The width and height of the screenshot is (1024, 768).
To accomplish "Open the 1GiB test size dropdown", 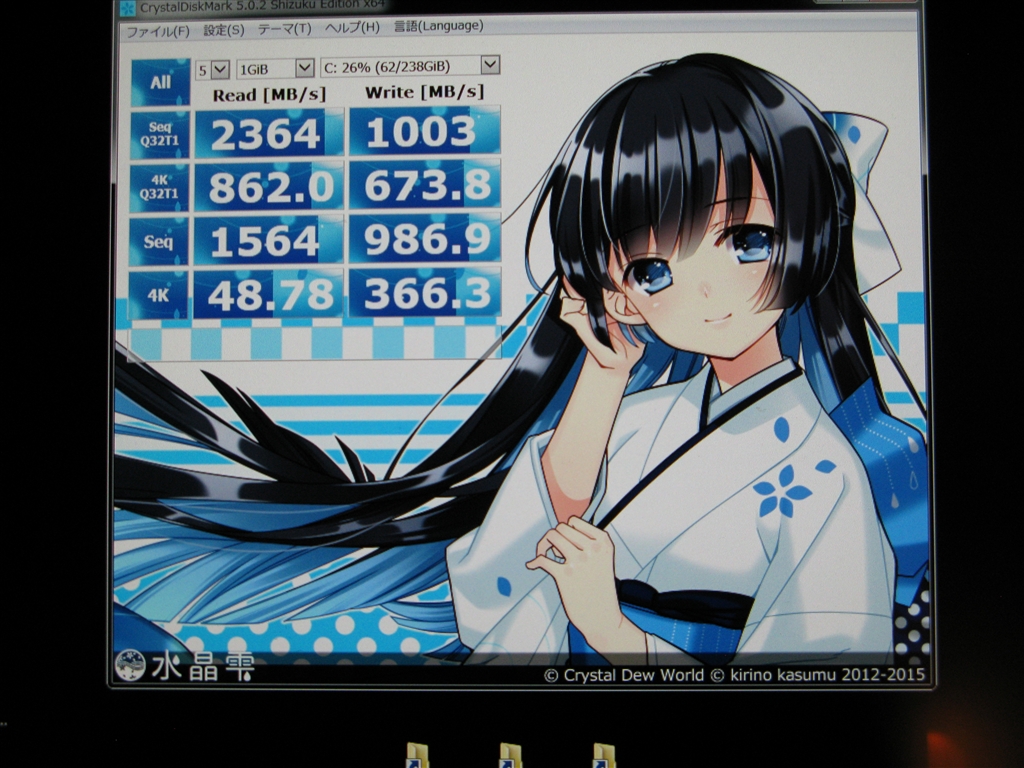I will click(x=275, y=68).
